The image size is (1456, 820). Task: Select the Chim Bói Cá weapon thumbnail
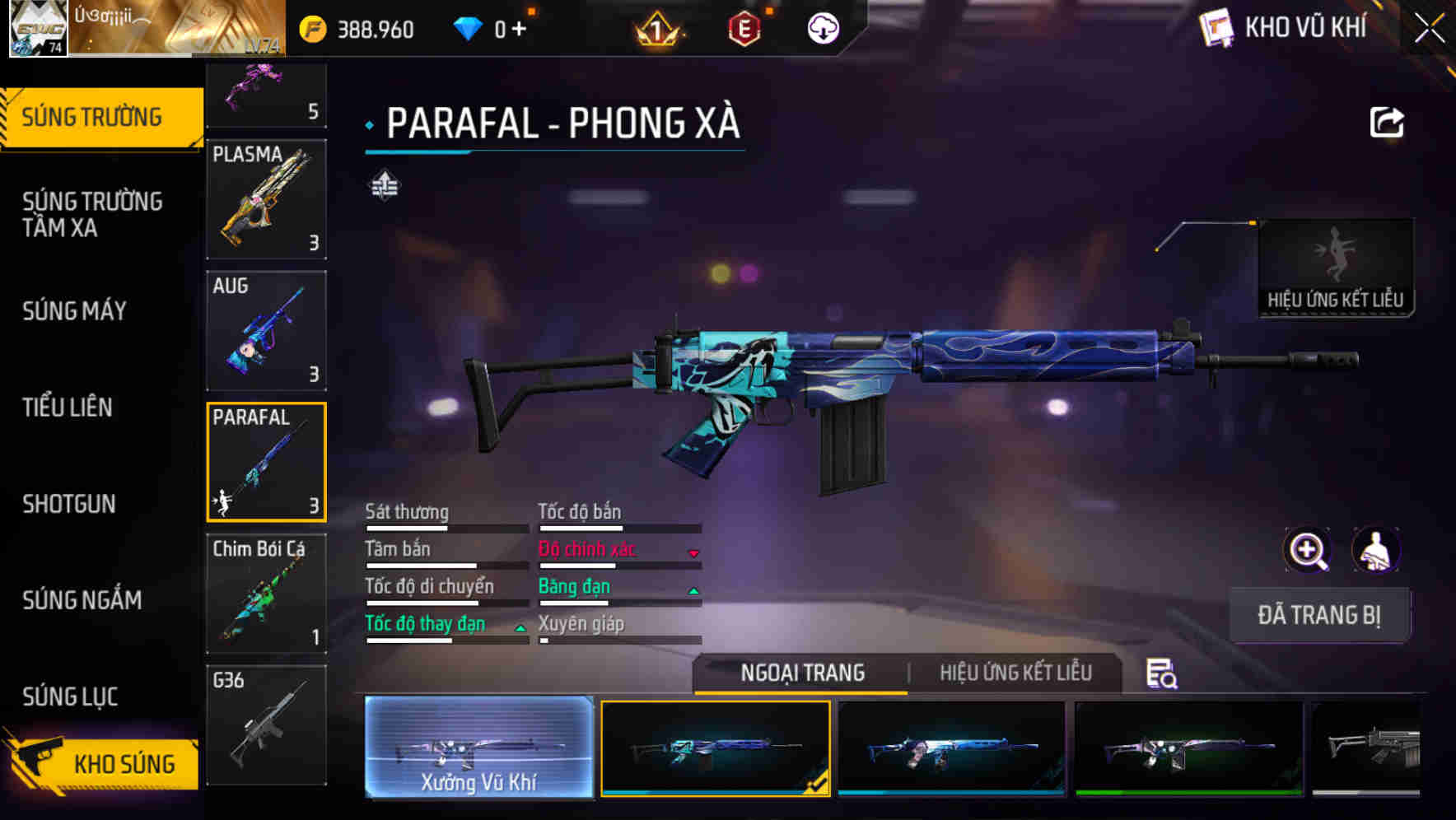[x=266, y=594]
